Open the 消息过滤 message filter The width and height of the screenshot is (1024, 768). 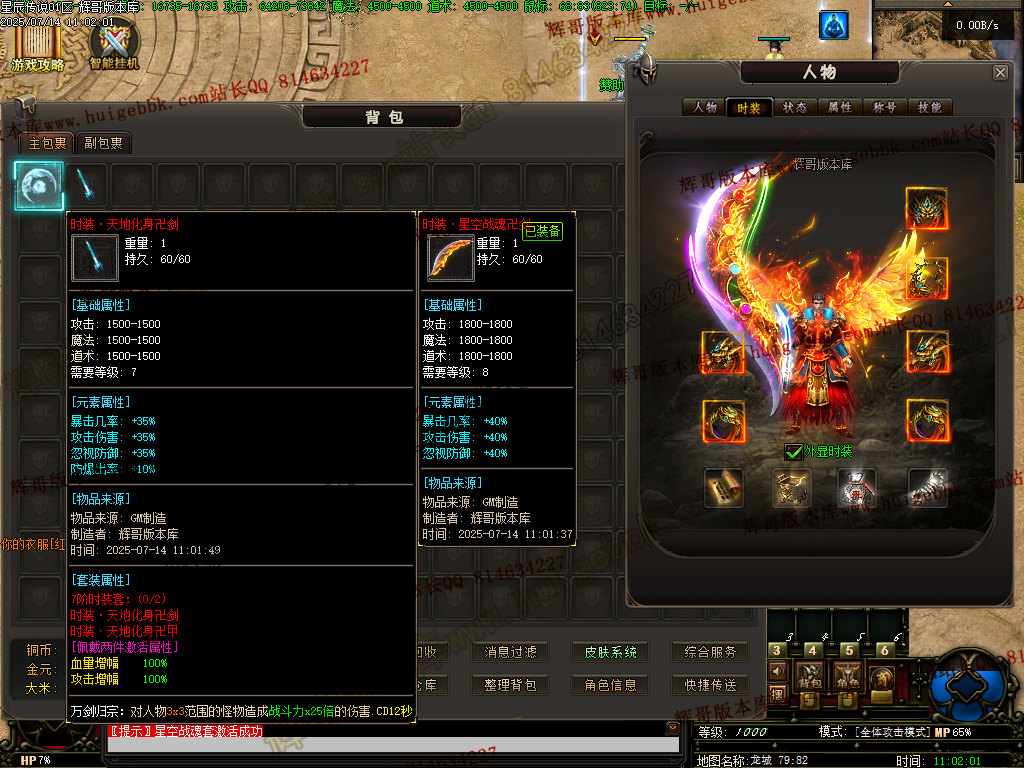tap(510, 652)
